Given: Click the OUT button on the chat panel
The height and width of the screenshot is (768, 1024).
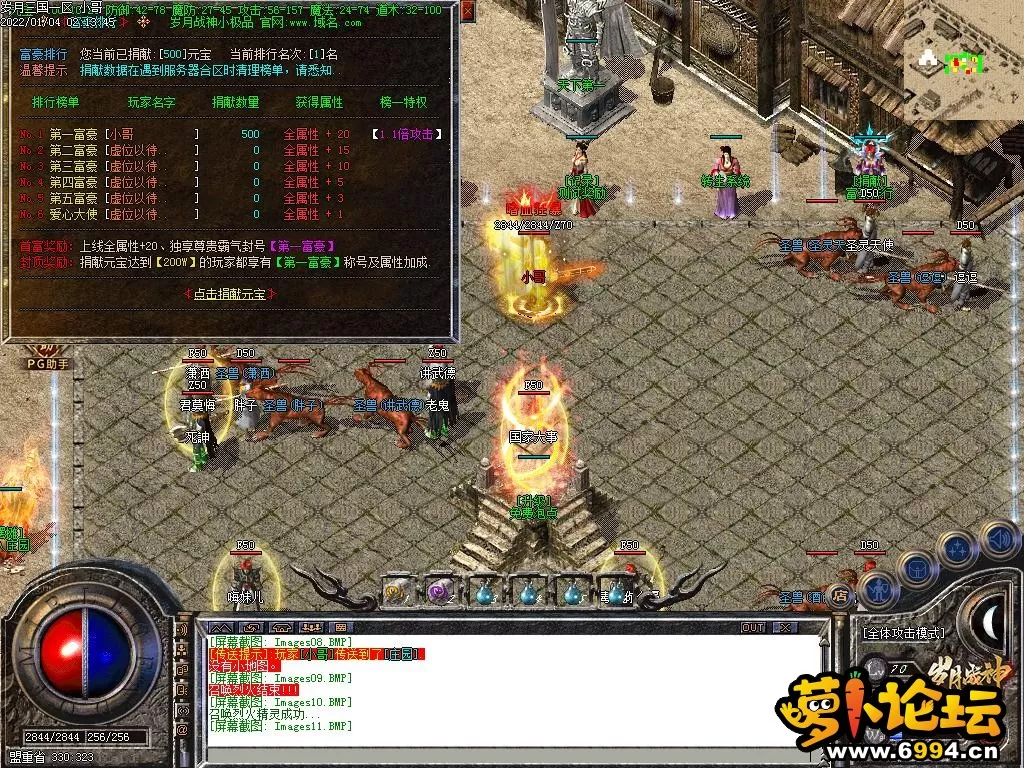Looking at the screenshot, I should point(752,627).
